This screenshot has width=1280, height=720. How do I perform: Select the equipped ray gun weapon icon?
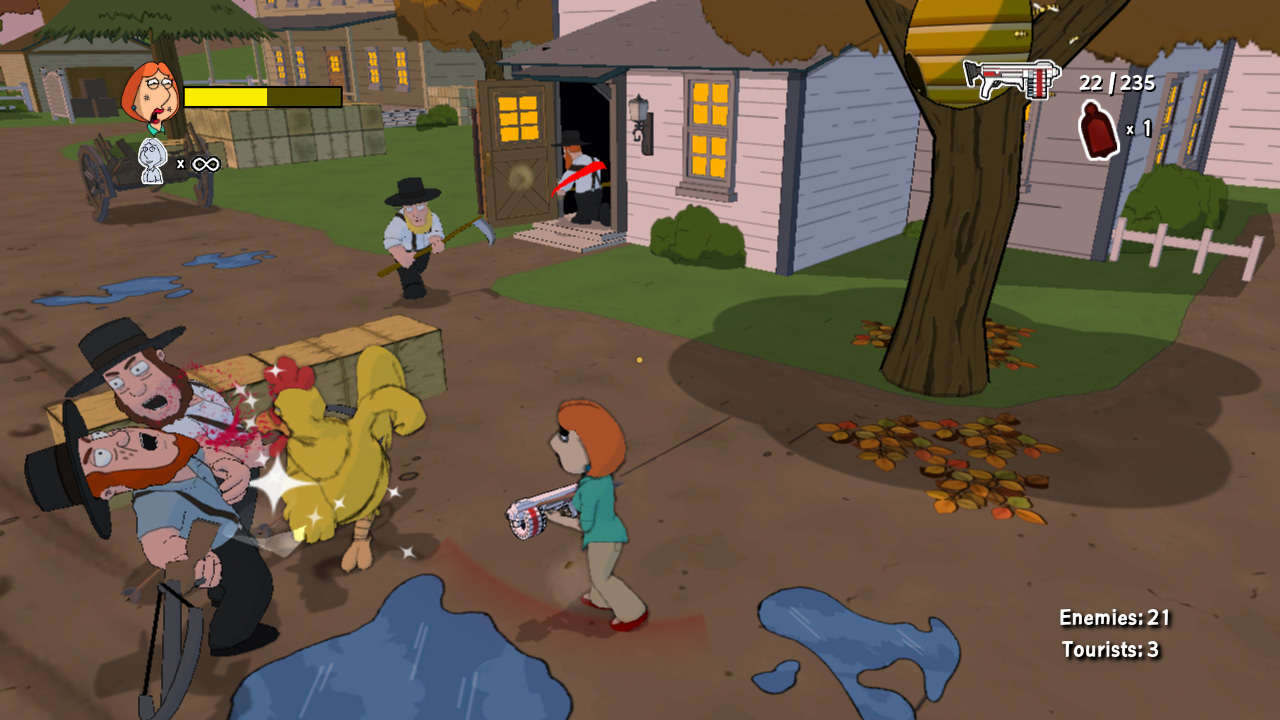click(1010, 79)
